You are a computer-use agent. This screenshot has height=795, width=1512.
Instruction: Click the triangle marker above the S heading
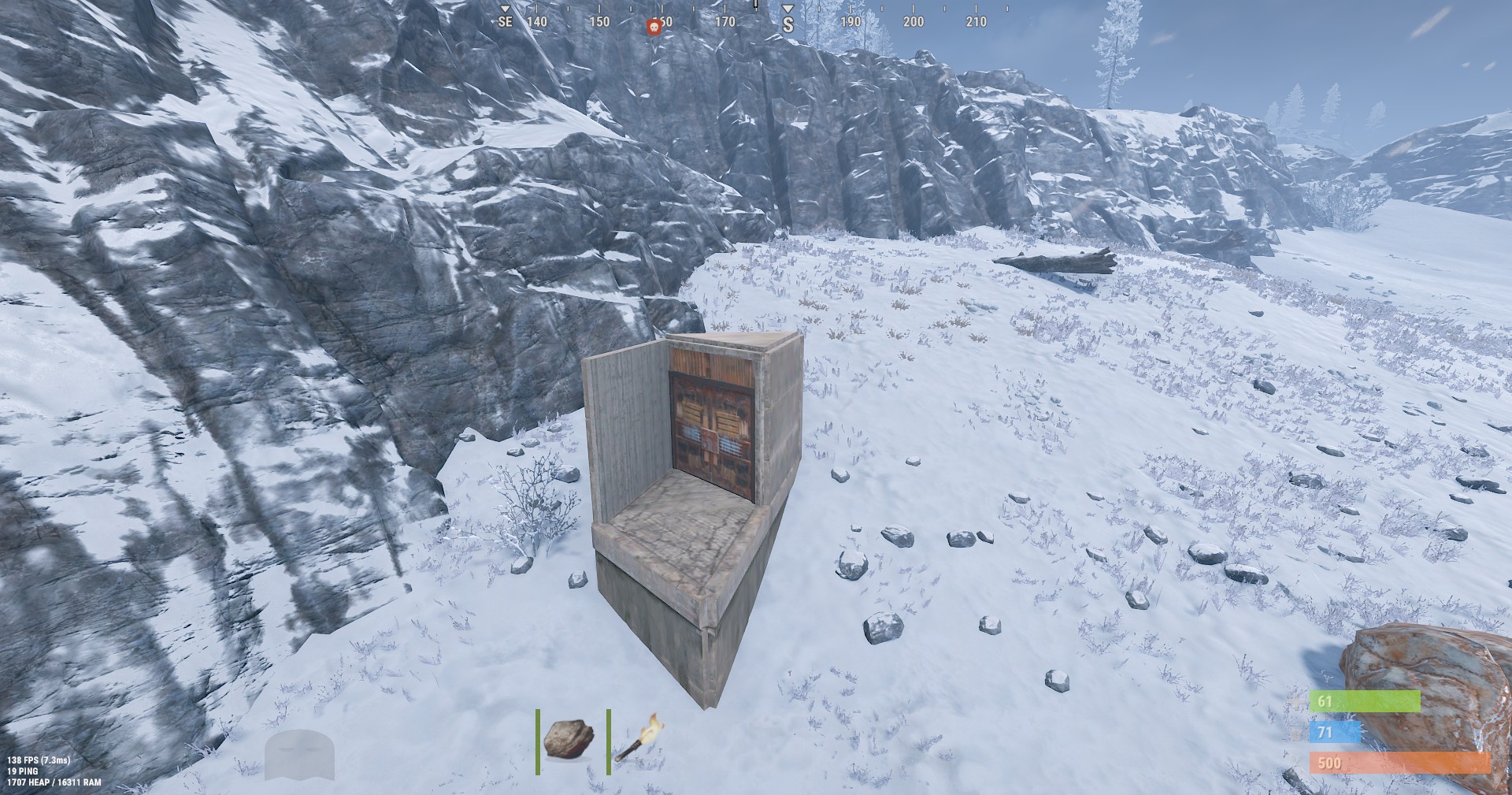coord(787,10)
